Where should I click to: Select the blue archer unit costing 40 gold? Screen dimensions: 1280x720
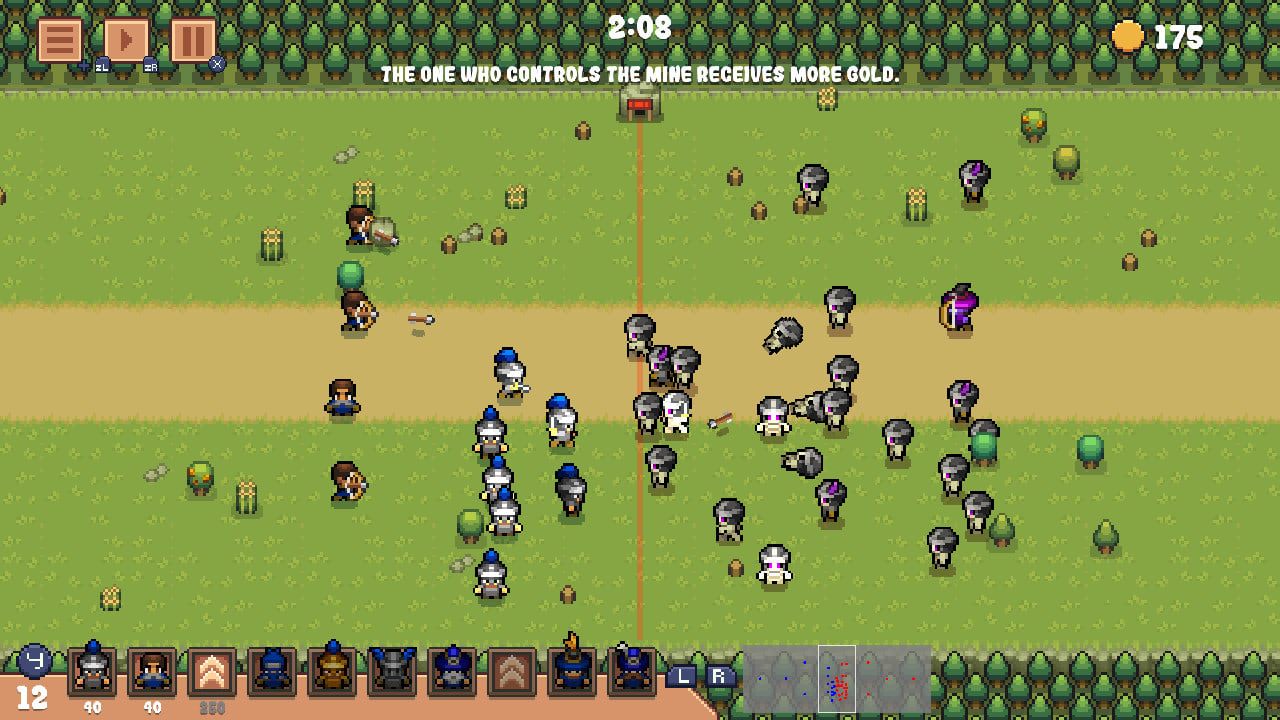(x=150, y=675)
